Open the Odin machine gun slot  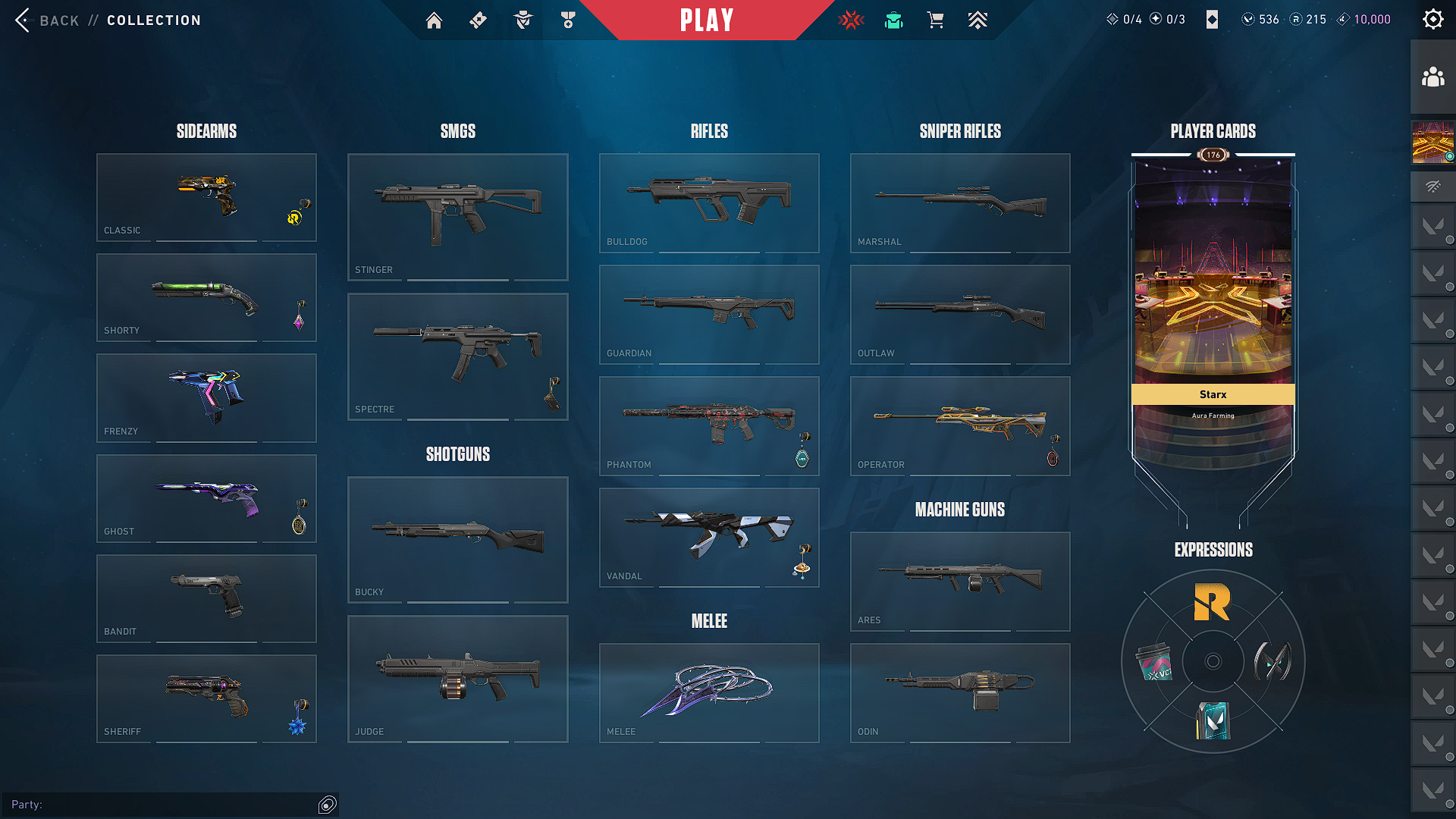[960, 692]
